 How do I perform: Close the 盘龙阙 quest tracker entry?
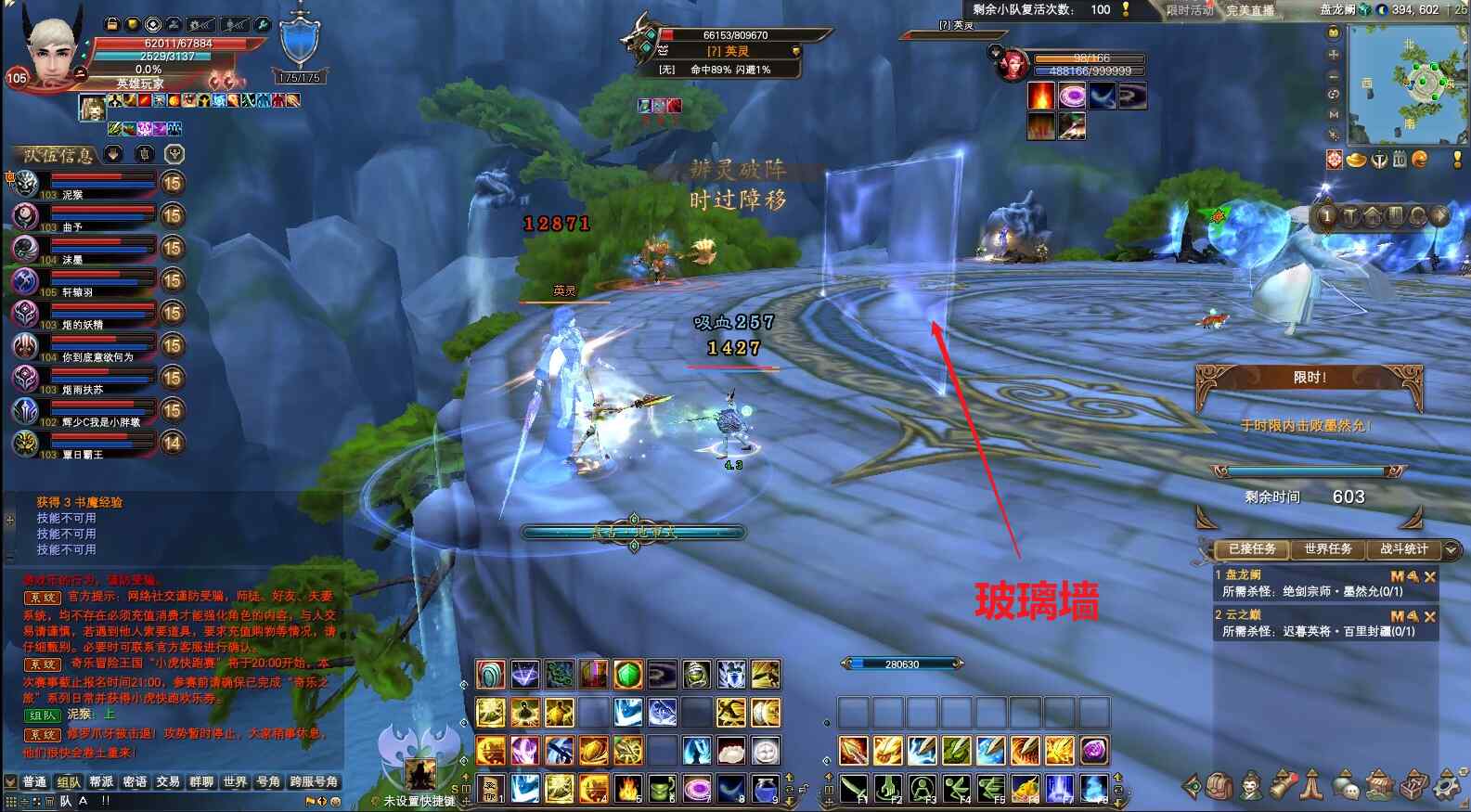(x=1430, y=576)
